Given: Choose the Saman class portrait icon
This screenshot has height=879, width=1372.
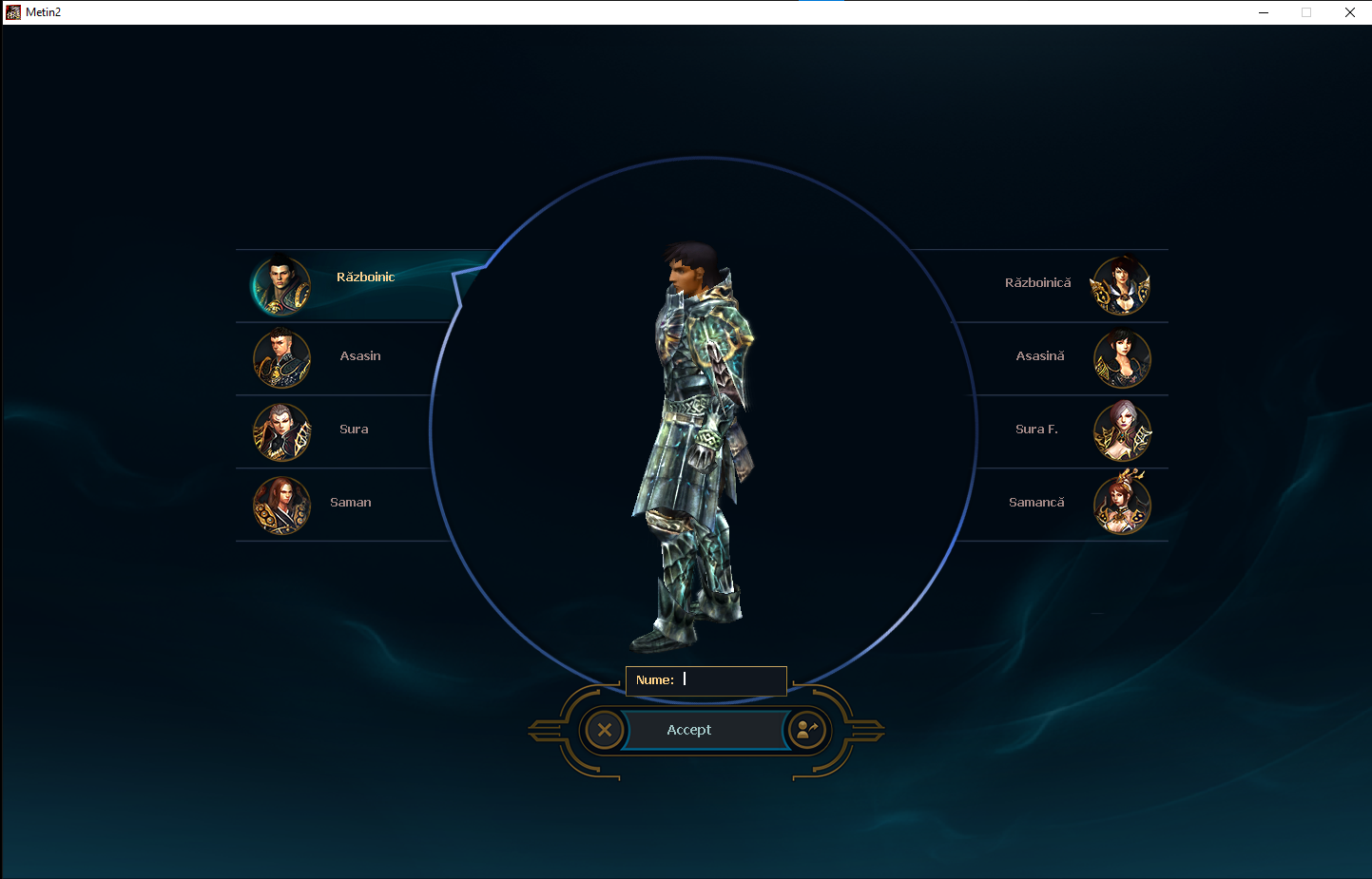Looking at the screenshot, I should pyautogui.click(x=281, y=506).
